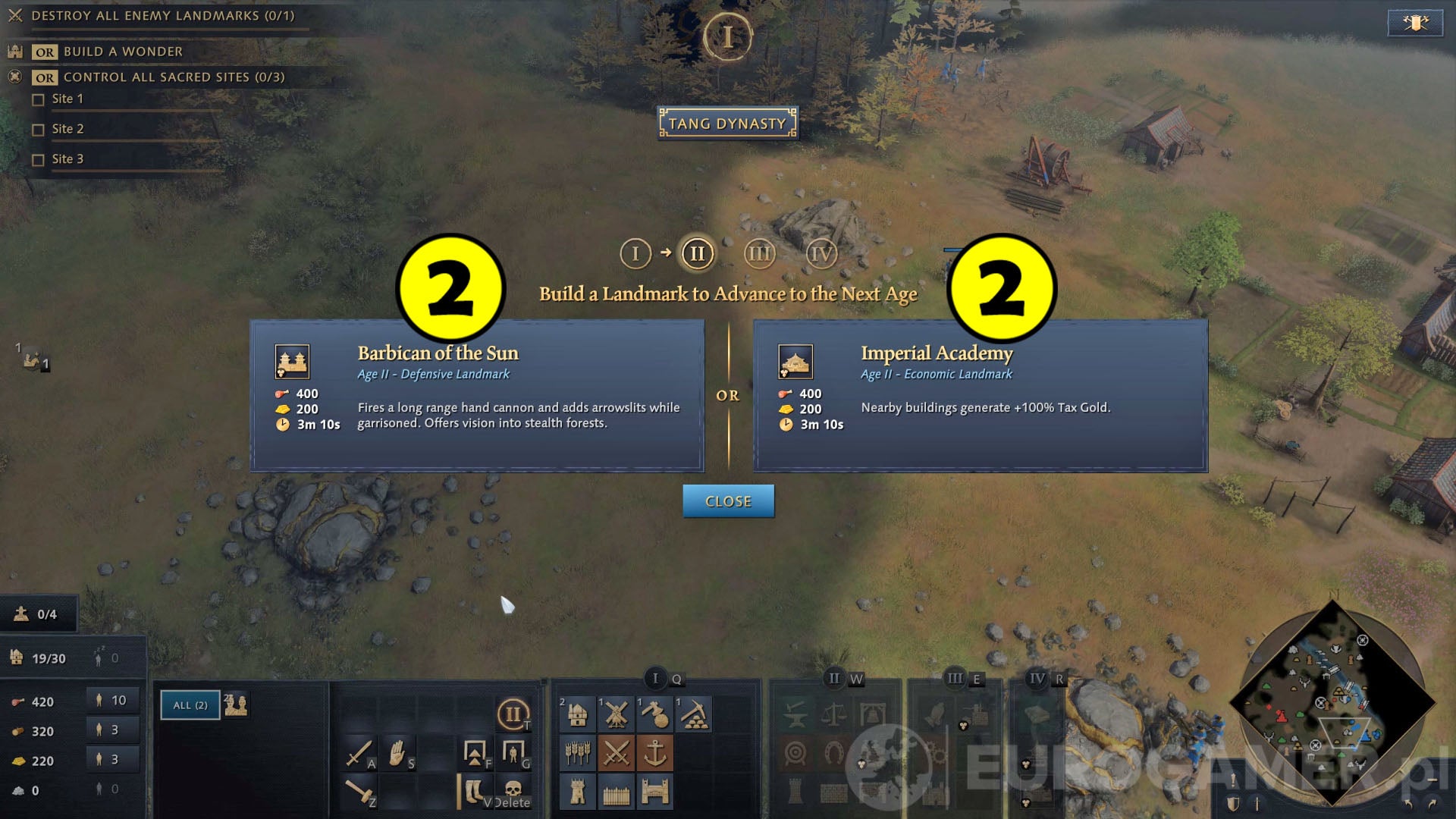
Task: Switch to the ALL (2) selection tab
Action: pyautogui.click(x=190, y=705)
